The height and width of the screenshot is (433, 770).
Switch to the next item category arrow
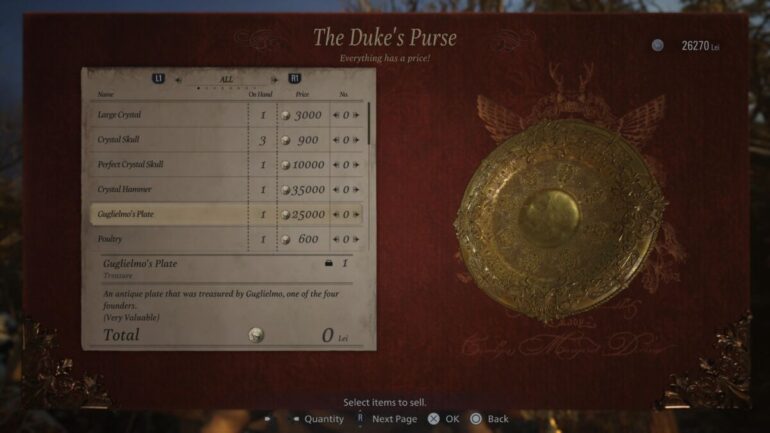(275, 79)
